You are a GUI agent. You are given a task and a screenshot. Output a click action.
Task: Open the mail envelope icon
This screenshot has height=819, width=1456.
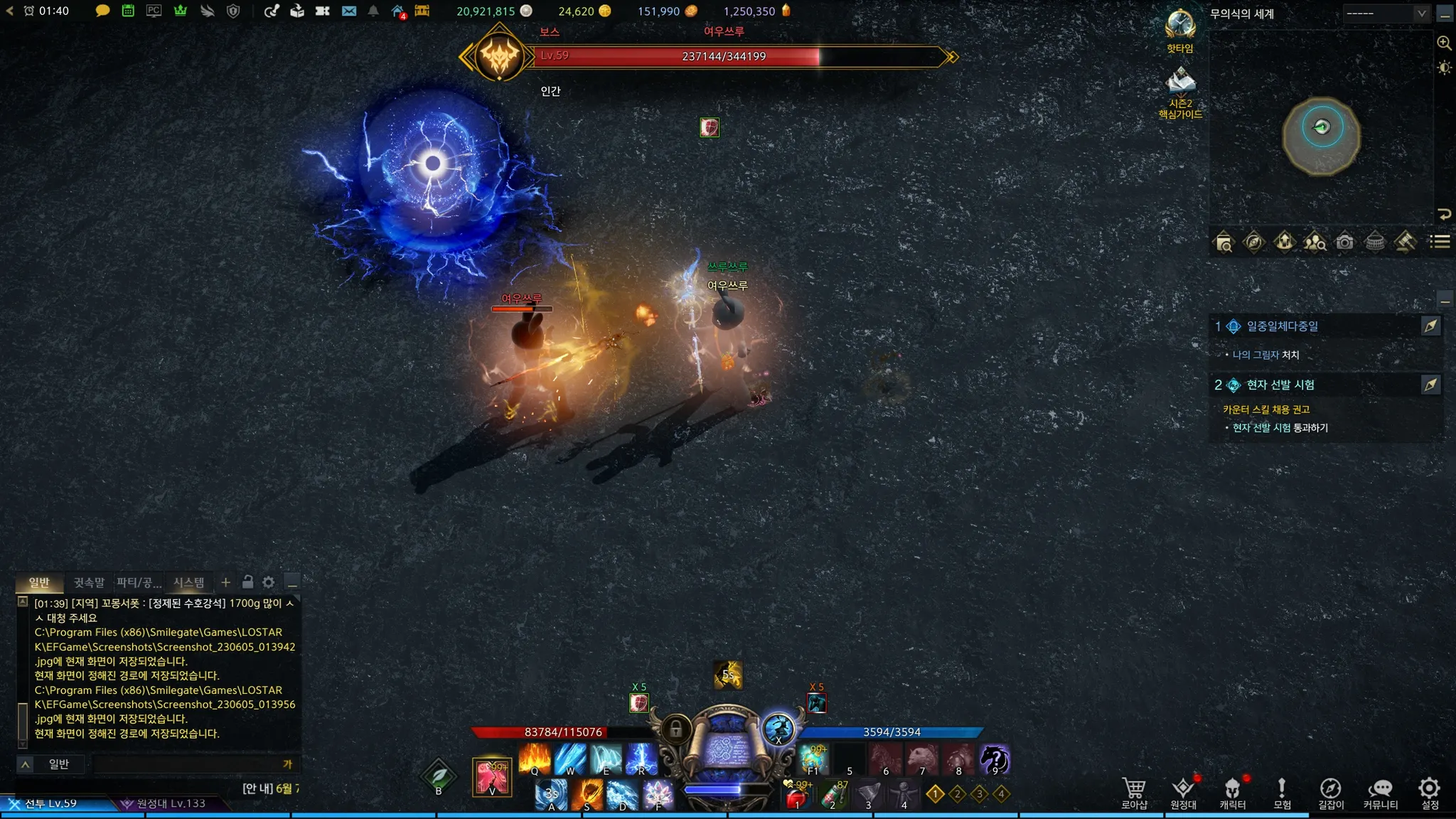[348, 11]
